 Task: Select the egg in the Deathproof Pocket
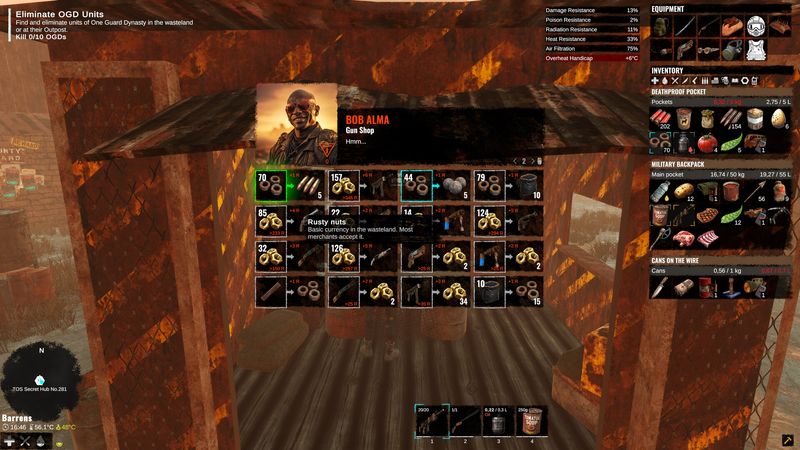tap(781, 118)
